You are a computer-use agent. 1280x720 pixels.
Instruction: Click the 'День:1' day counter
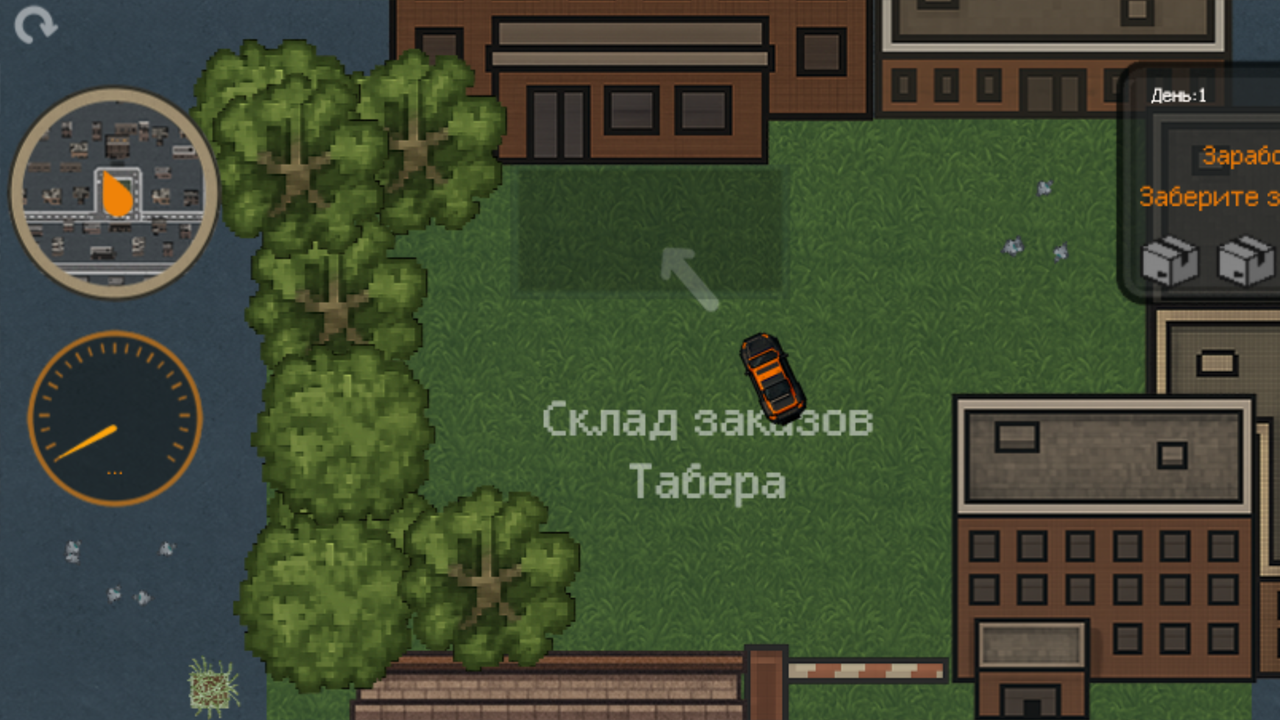pos(1178,96)
